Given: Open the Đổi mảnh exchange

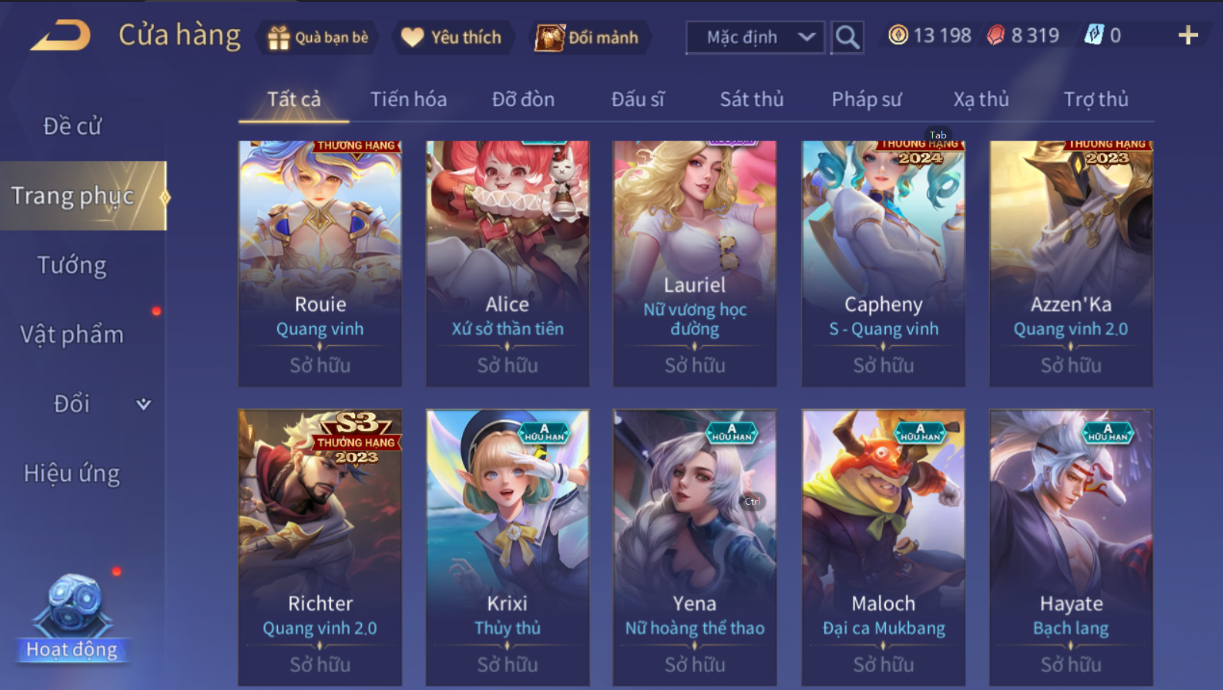Looking at the screenshot, I should [588, 38].
